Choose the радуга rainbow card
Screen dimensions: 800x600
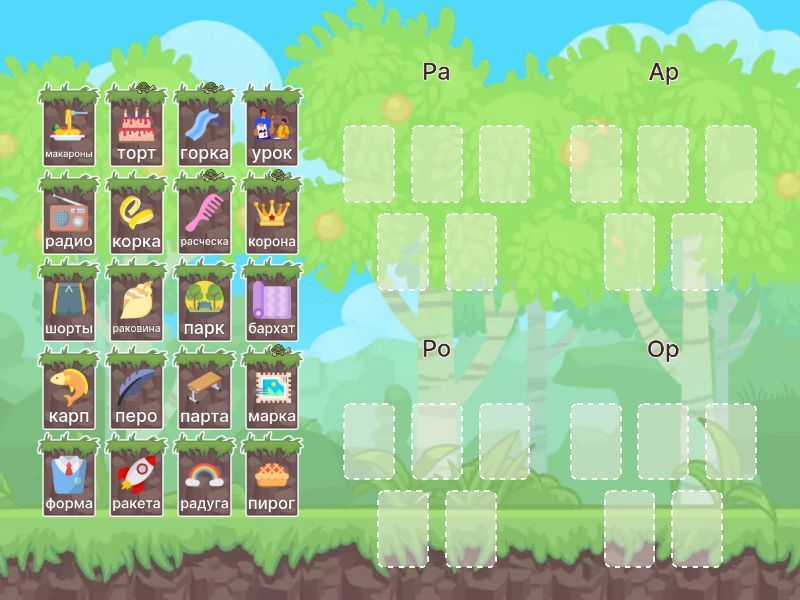point(204,479)
